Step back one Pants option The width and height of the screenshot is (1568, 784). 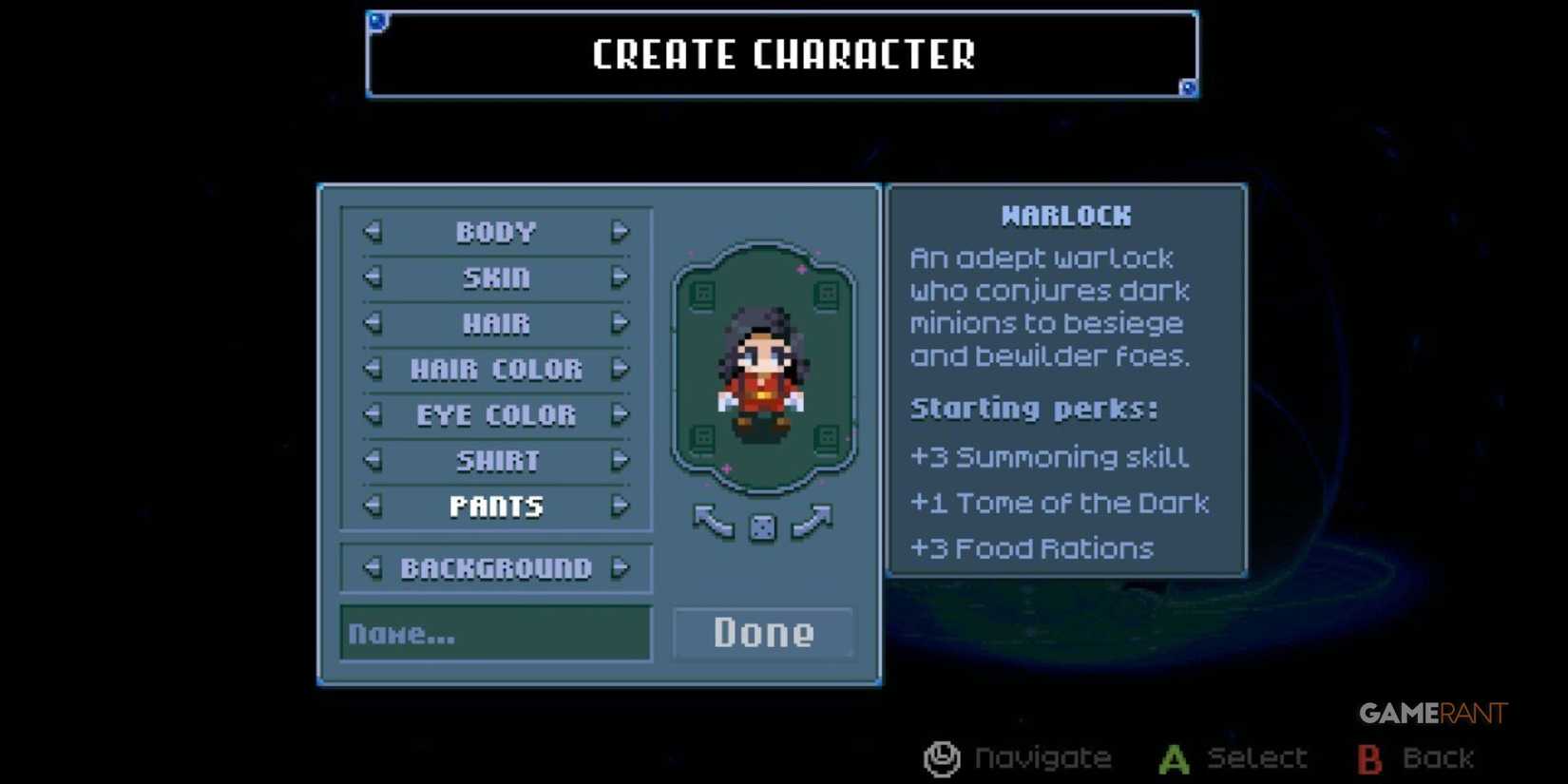[371, 506]
